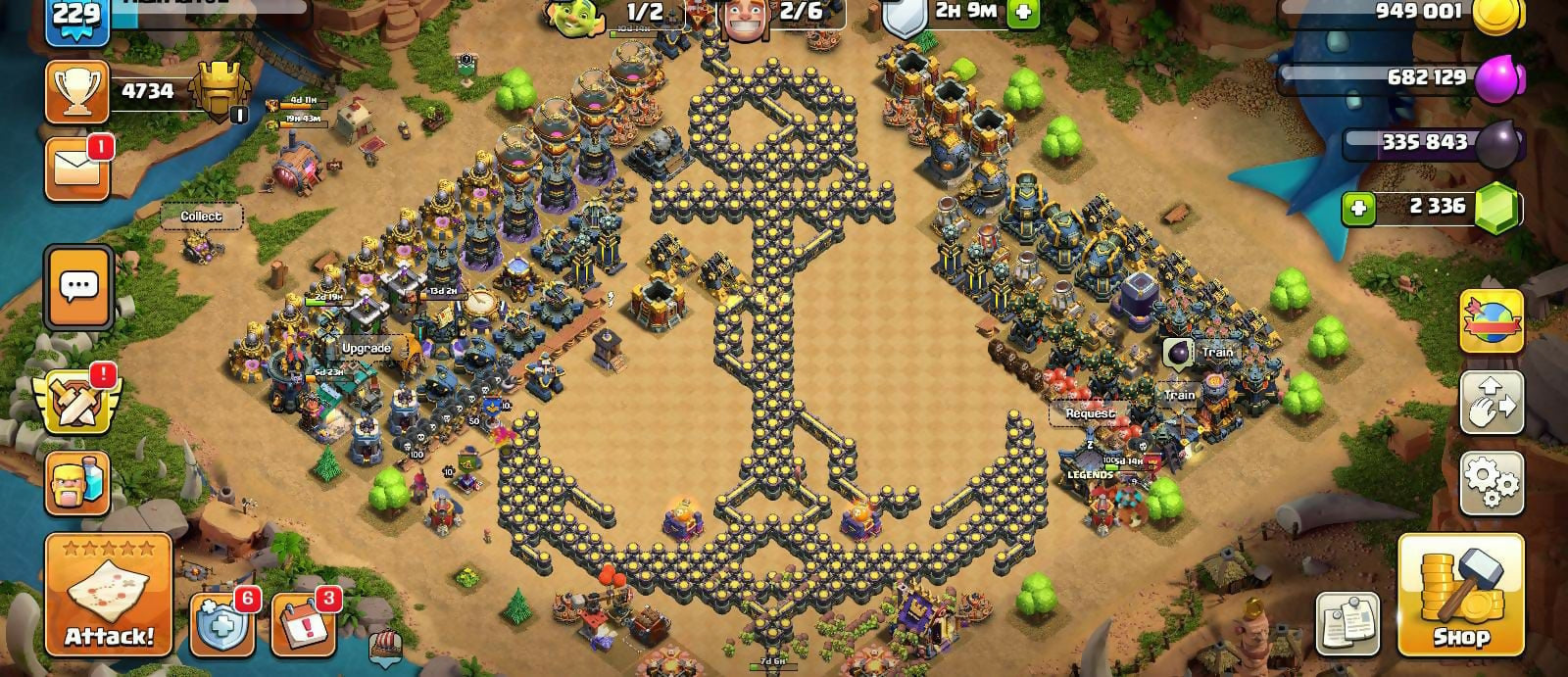Open the settings gears
This screenshot has height=677, width=1568.
[x=1492, y=482]
